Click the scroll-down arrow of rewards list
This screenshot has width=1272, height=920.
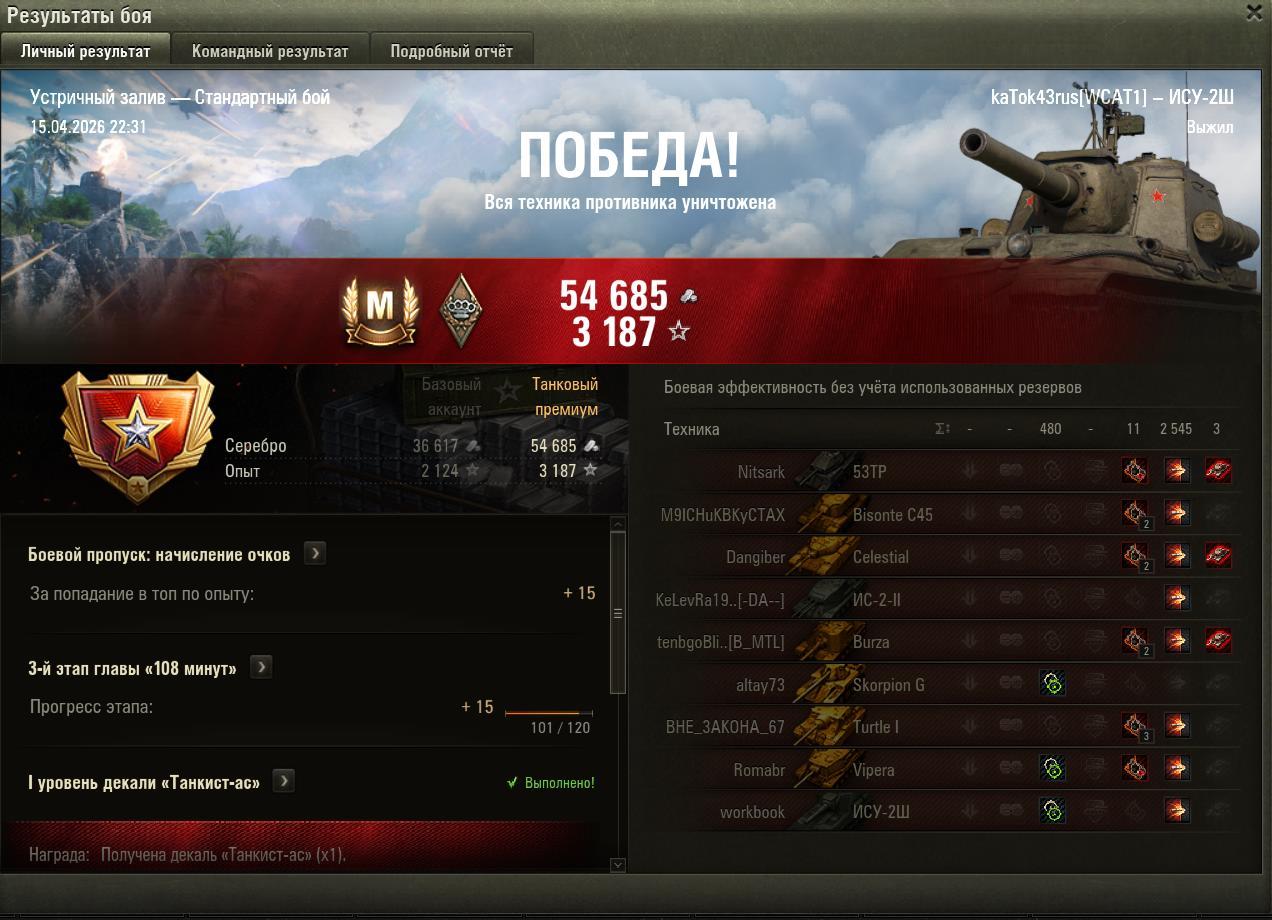pyautogui.click(x=617, y=865)
